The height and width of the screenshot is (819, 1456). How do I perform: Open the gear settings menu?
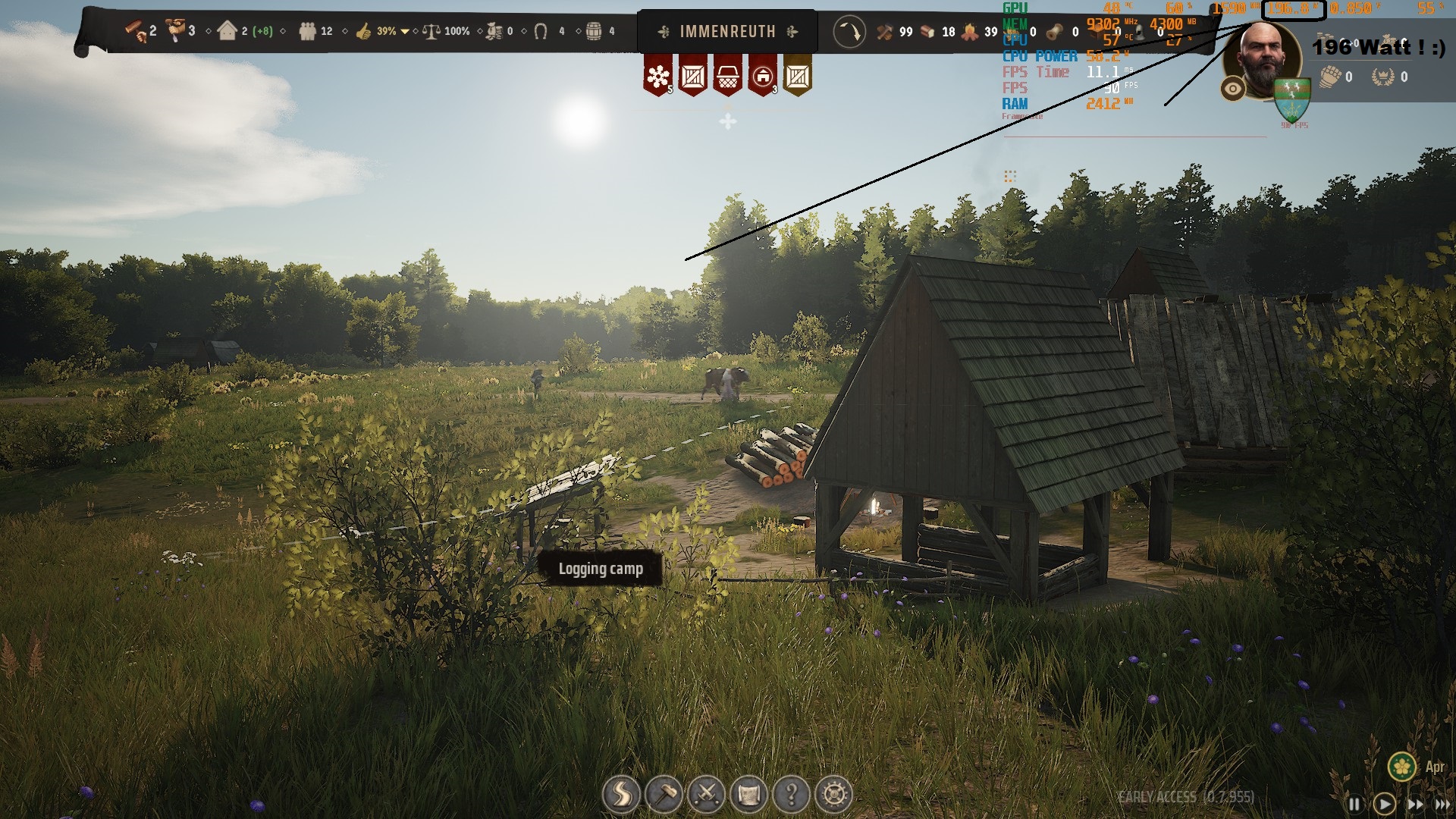(x=834, y=795)
